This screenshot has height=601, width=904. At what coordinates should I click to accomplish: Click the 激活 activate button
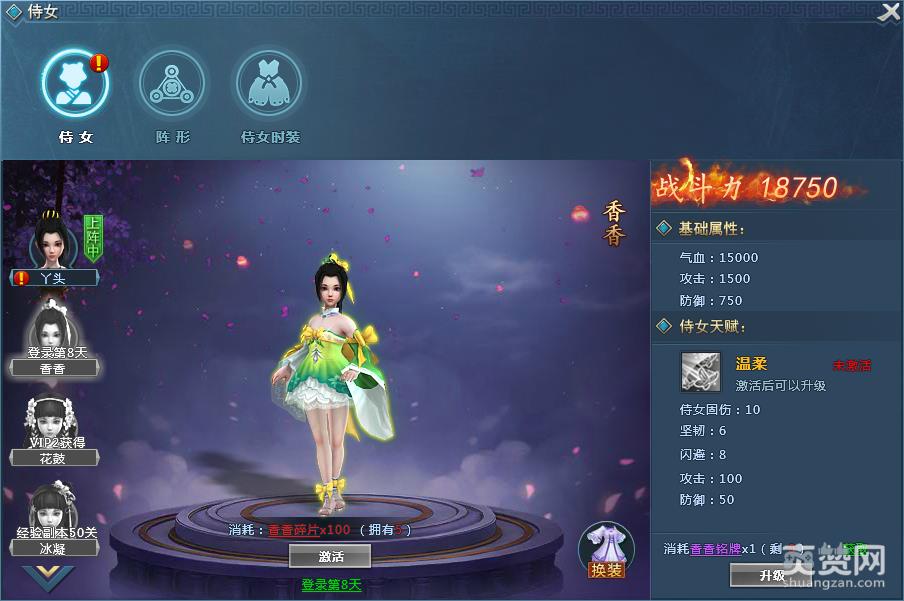point(330,556)
